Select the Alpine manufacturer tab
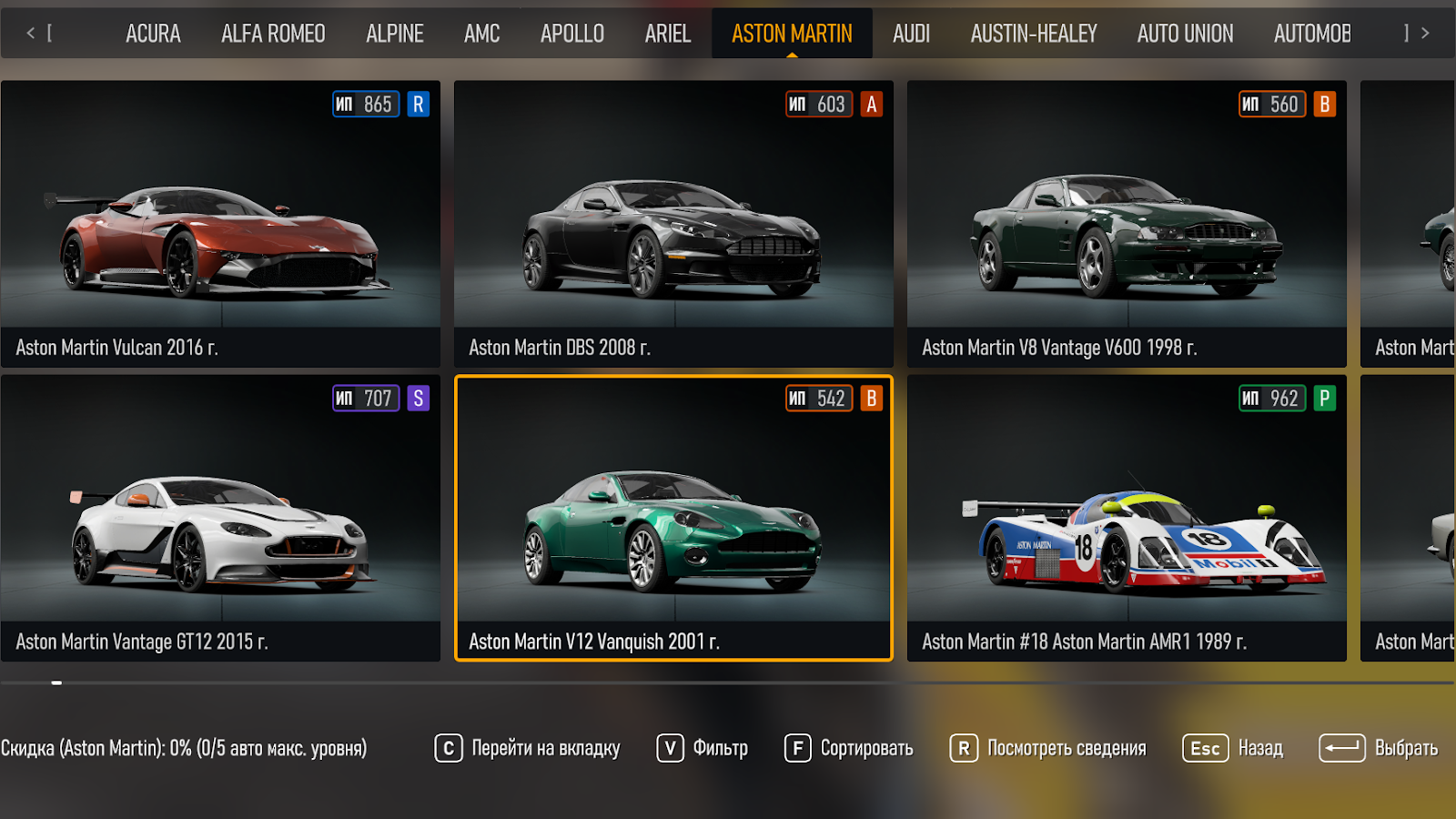Viewport: 1456px width, 819px height. tap(395, 34)
